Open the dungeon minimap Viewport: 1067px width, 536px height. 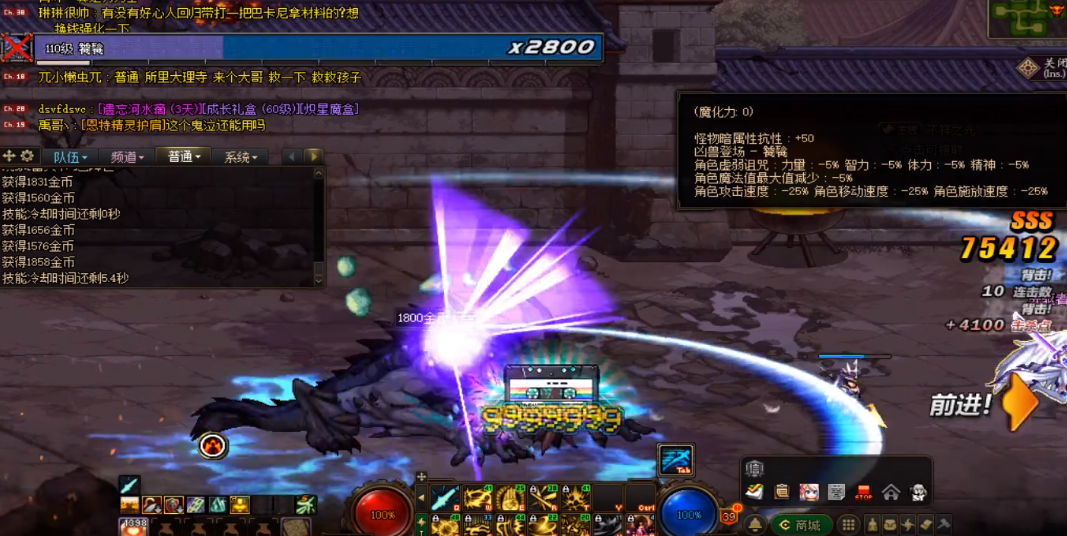point(1027,18)
